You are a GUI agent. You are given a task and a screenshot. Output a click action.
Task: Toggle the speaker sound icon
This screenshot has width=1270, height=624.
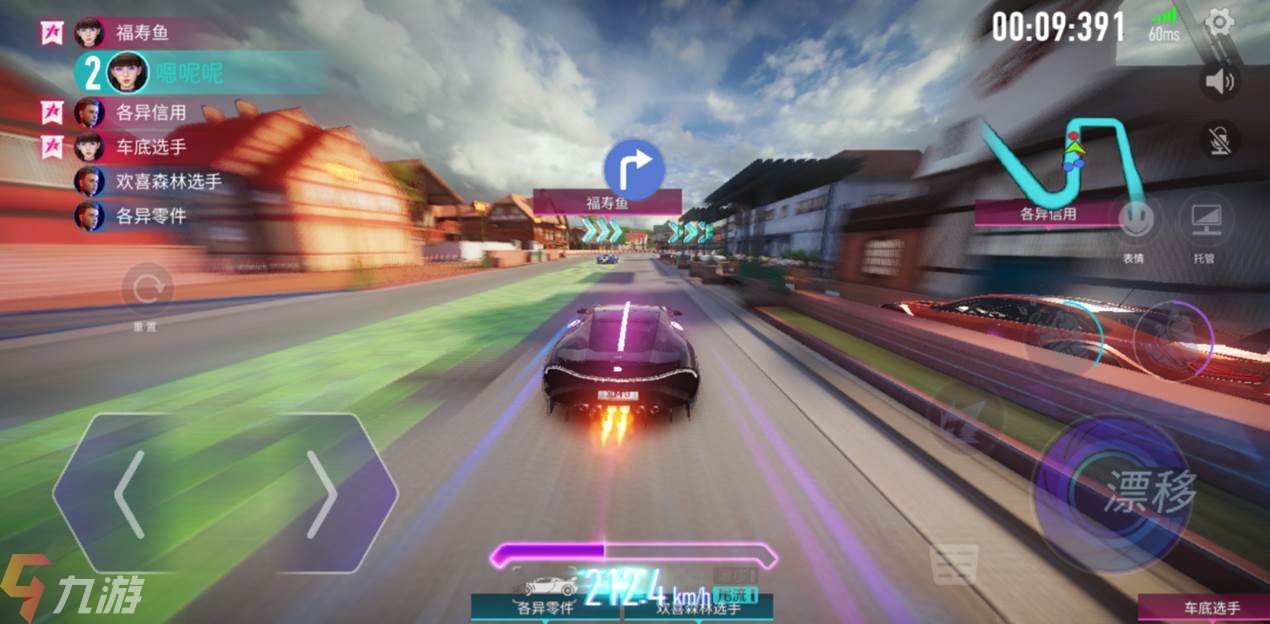point(1220,81)
